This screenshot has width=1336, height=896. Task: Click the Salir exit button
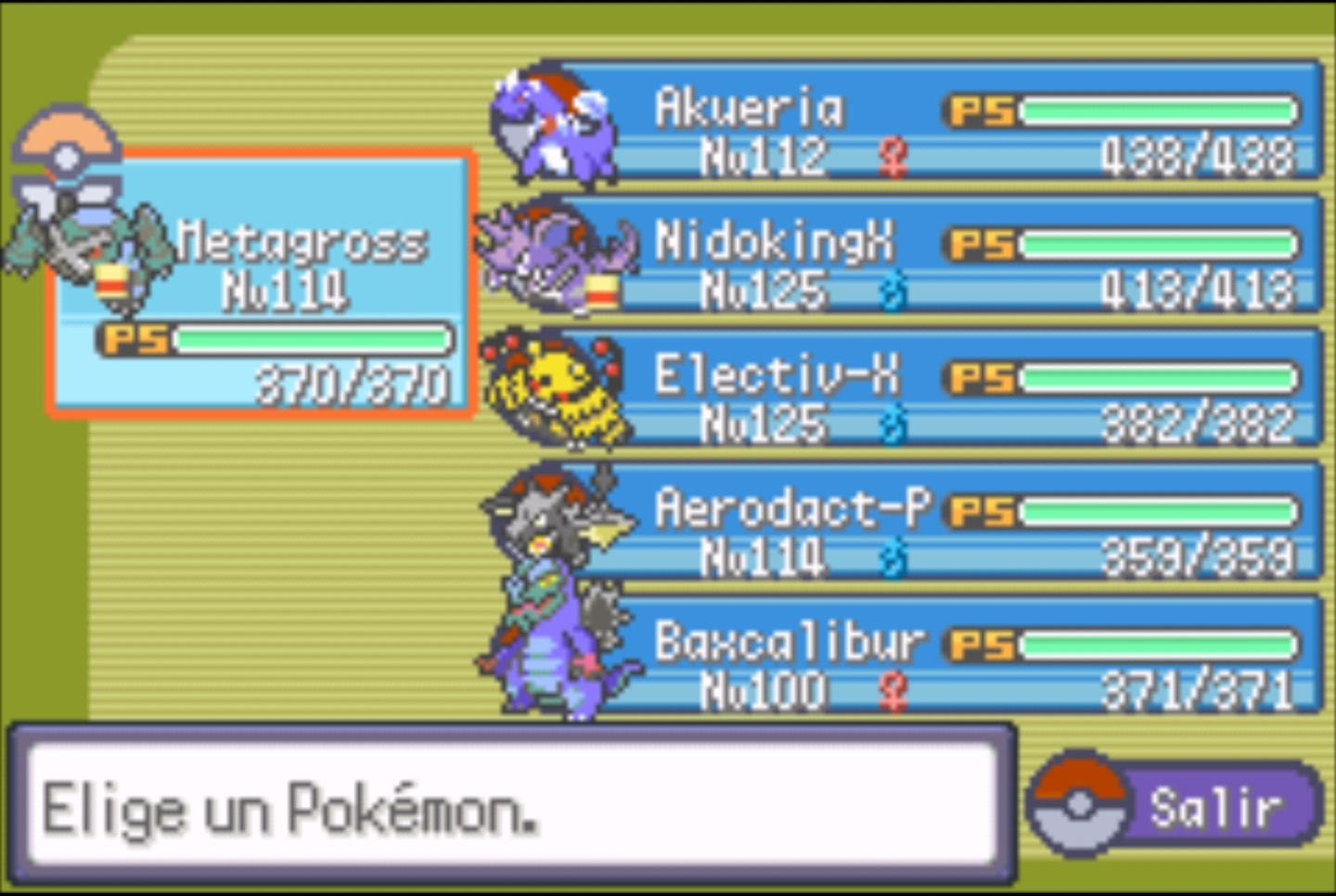[1178, 805]
